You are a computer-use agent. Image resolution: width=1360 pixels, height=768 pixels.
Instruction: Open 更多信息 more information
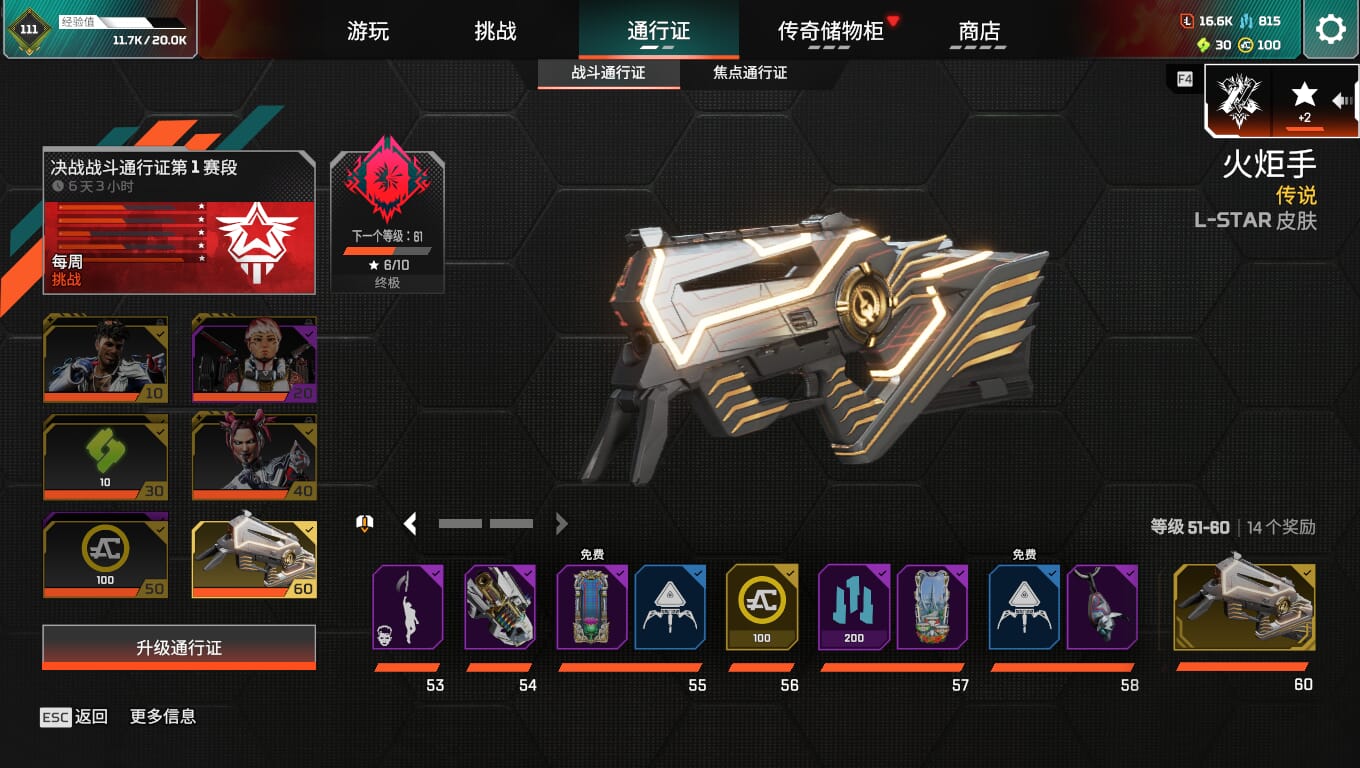pos(163,716)
